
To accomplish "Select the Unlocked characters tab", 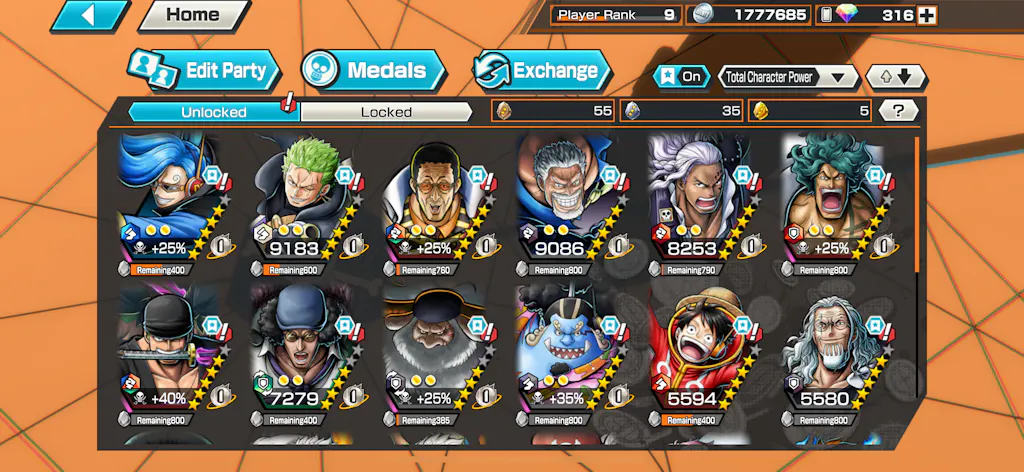I will coord(213,112).
